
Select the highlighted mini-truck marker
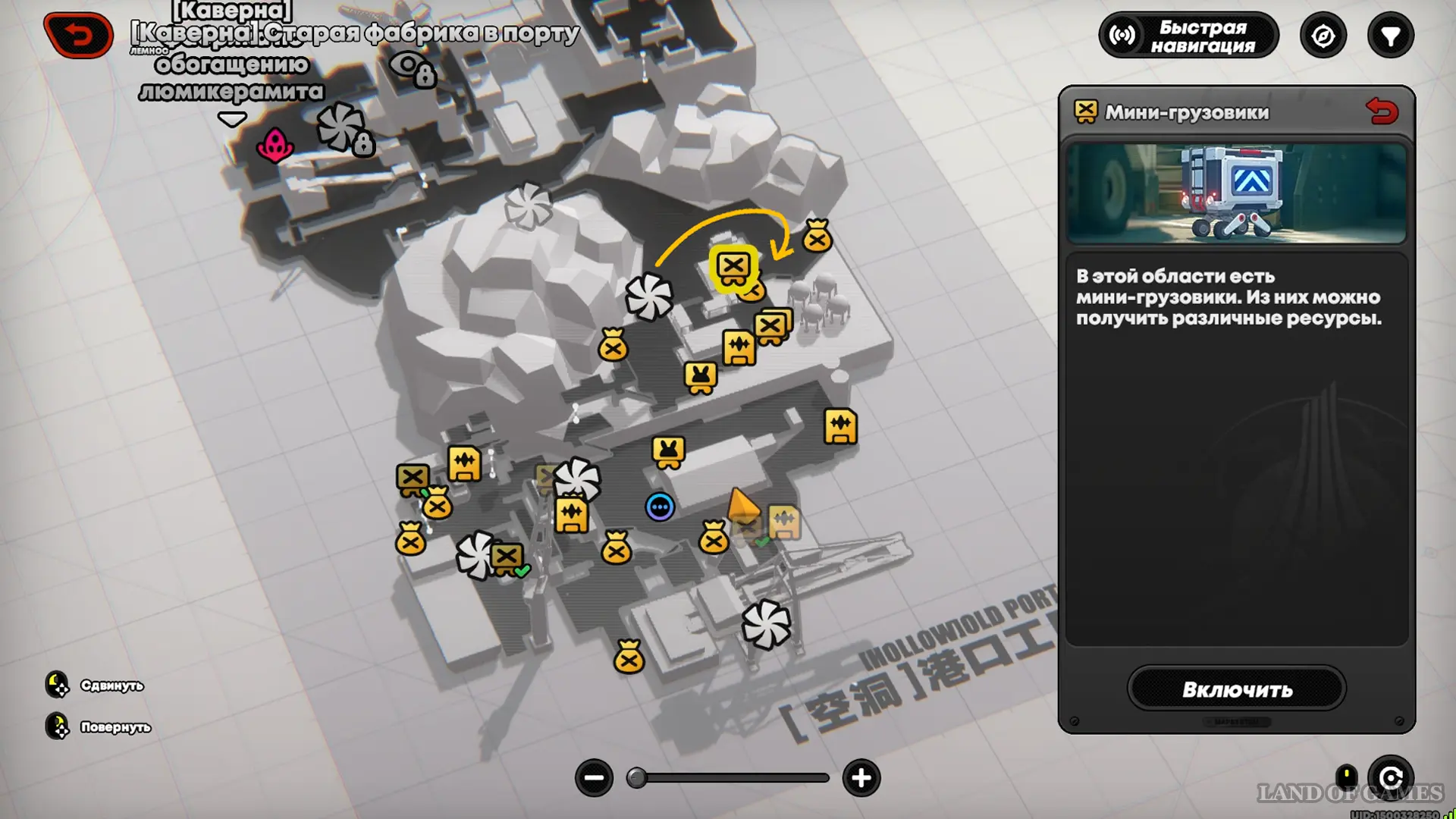(733, 267)
